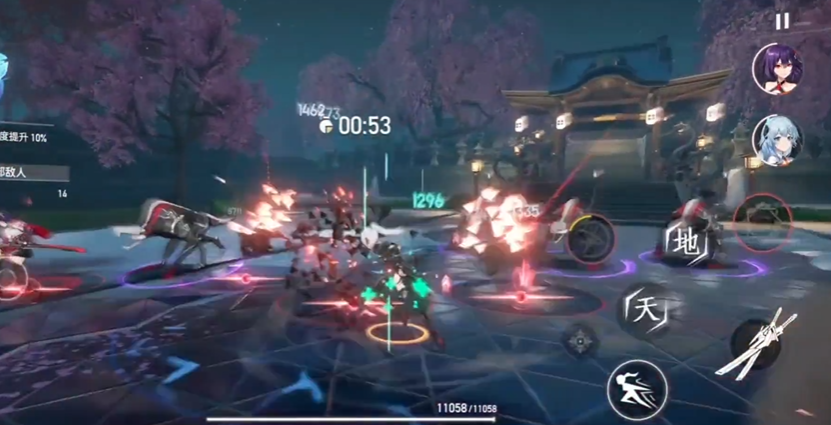This screenshot has height=425, width=831.
Task: Switch to the blue-haired character portrait
Action: click(778, 140)
